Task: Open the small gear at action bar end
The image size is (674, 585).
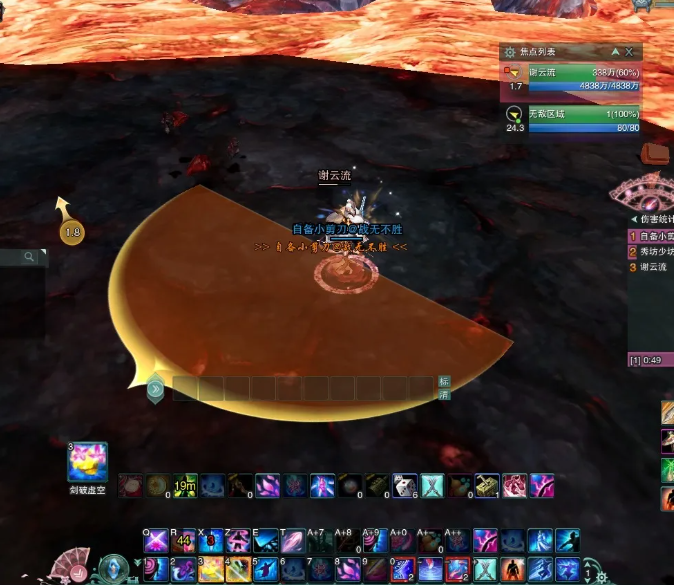Action: click(601, 577)
